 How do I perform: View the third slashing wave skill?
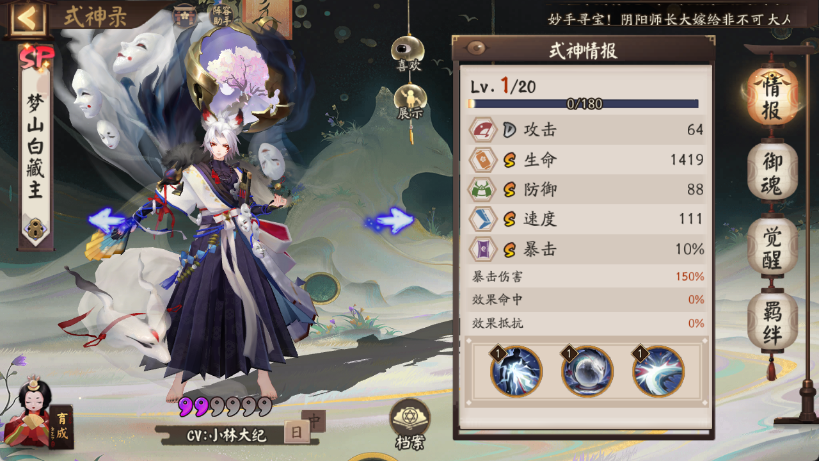pyautogui.click(x=657, y=371)
